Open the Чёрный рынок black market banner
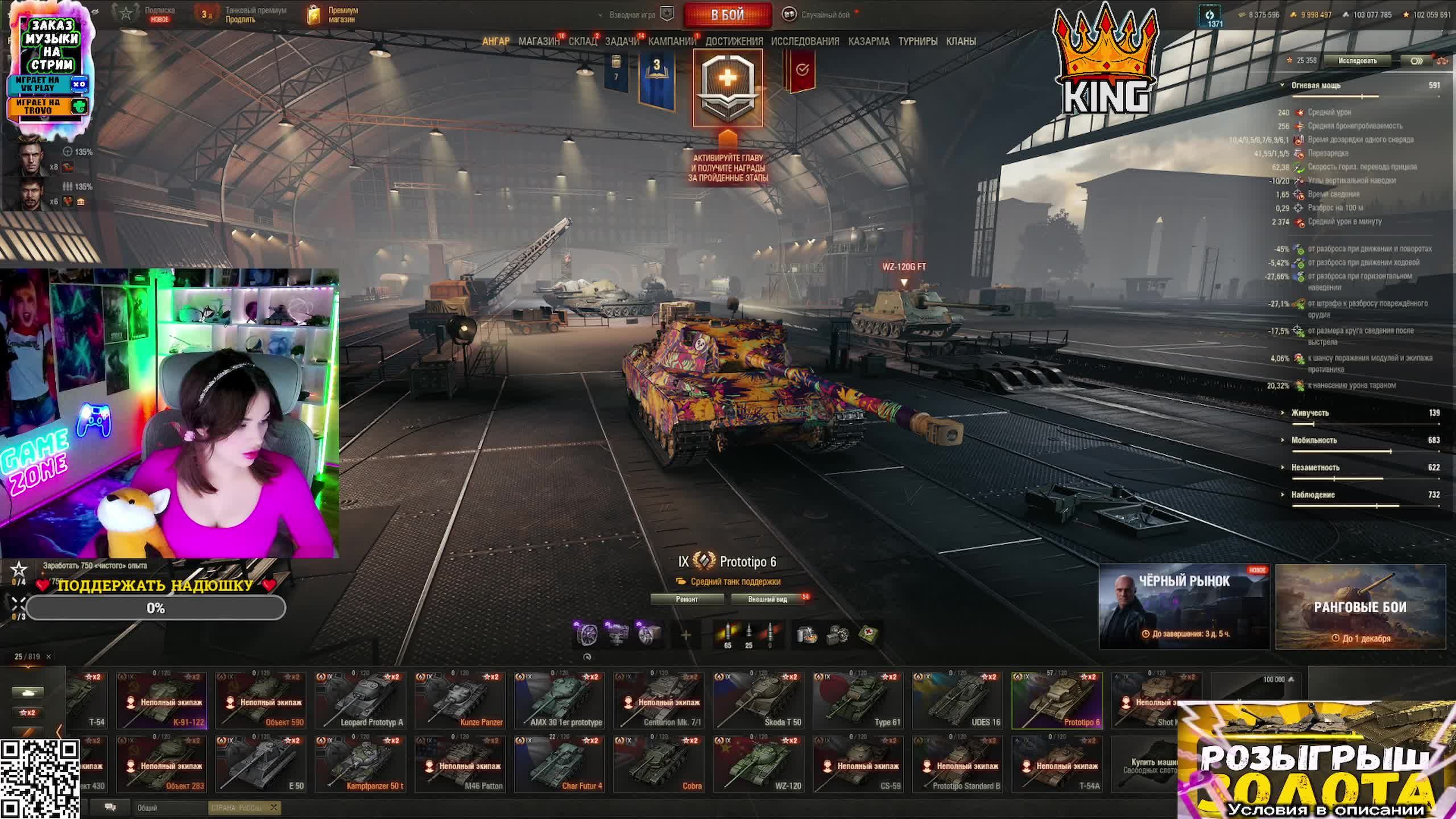The image size is (1456, 819). pyautogui.click(x=1184, y=607)
